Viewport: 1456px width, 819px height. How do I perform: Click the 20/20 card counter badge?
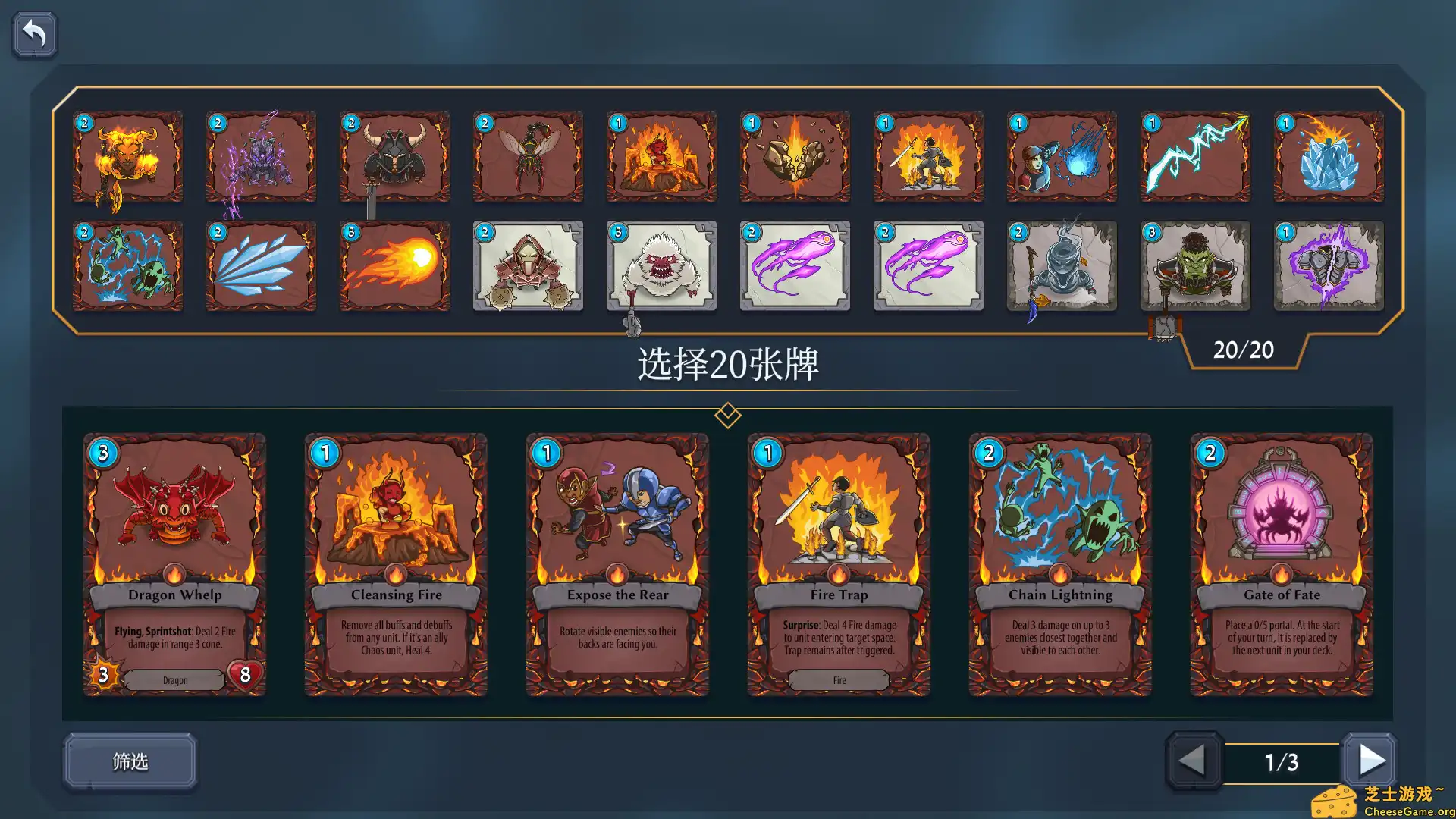click(x=1244, y=350)
